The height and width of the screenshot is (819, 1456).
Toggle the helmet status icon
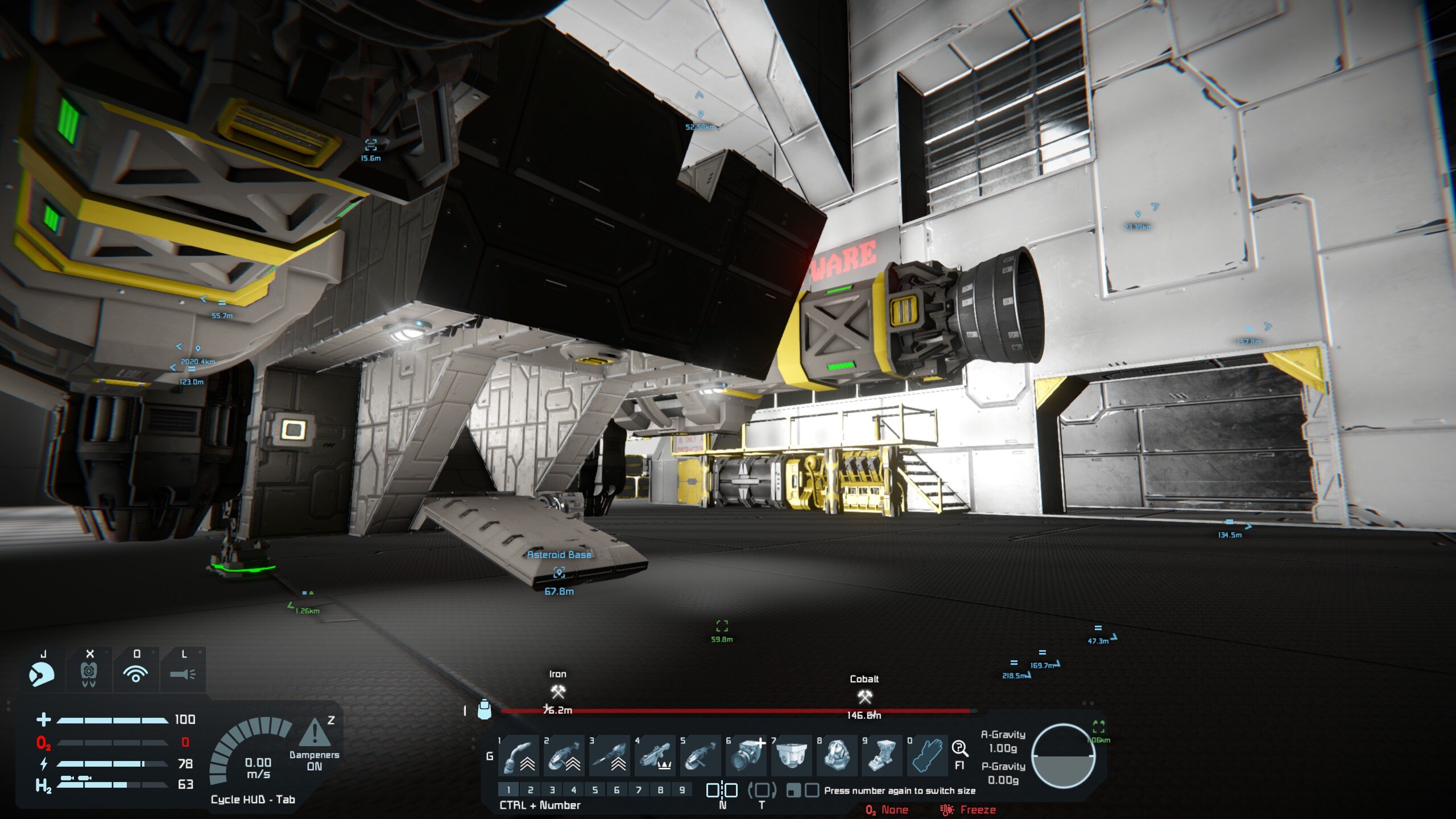[42, 675]
